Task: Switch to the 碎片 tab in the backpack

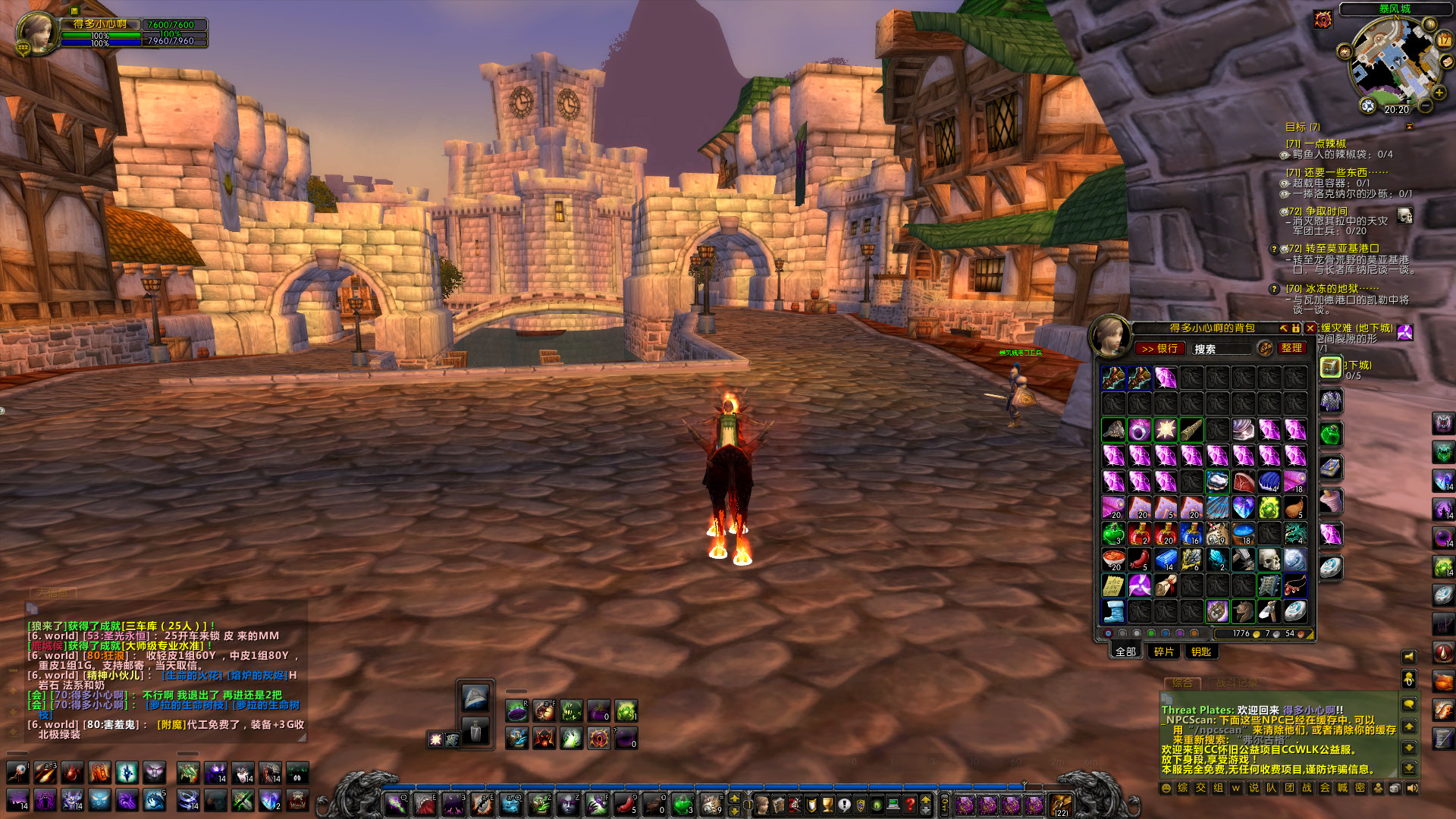Action: [1163, 651]
